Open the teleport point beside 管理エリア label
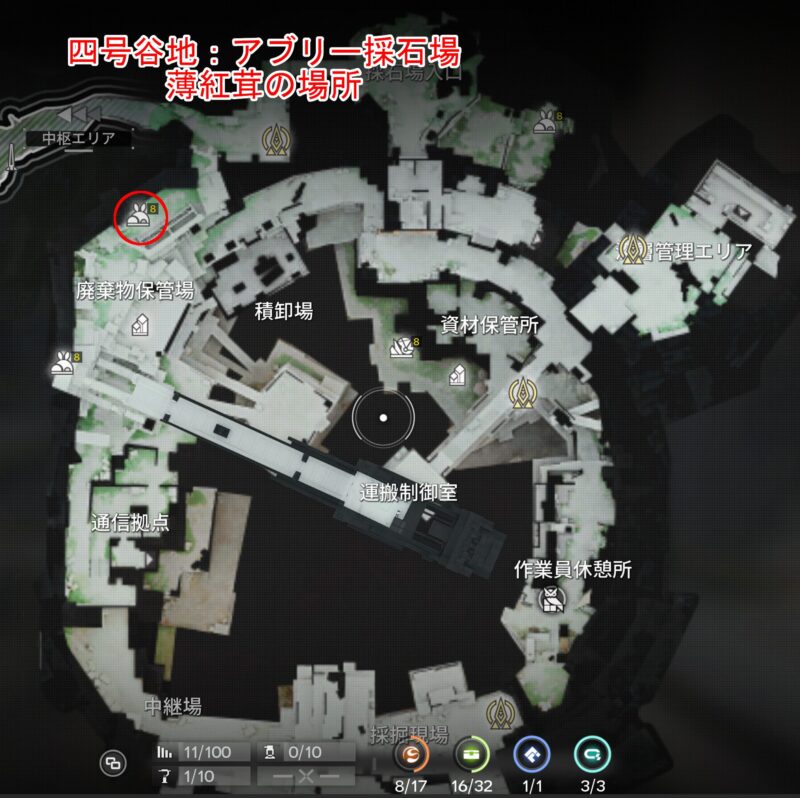This screenshot has width=800, height=798. pos(632,248)
